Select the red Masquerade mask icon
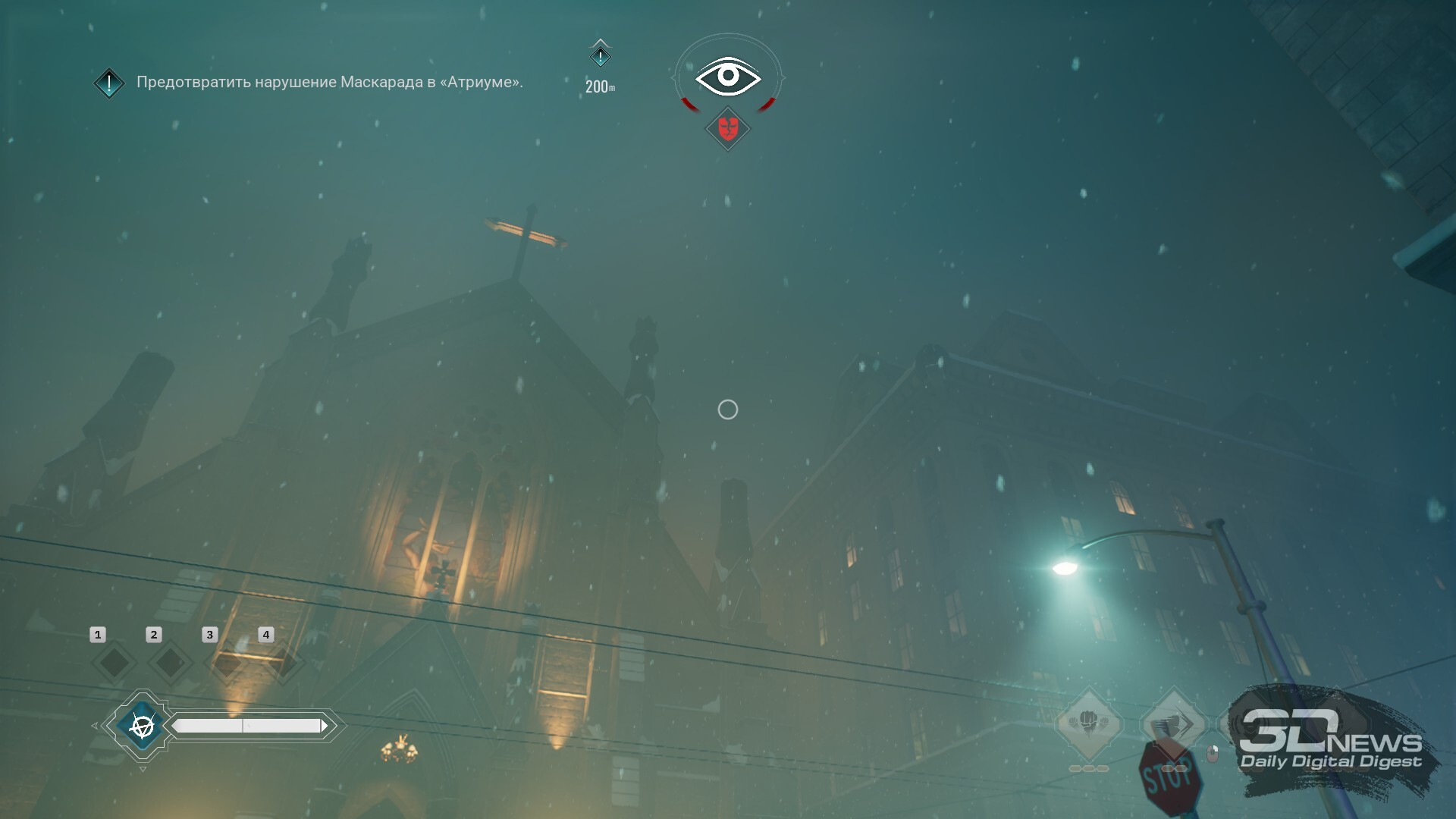This screenshot has width=1456, height=819. (x=728, y=128)
